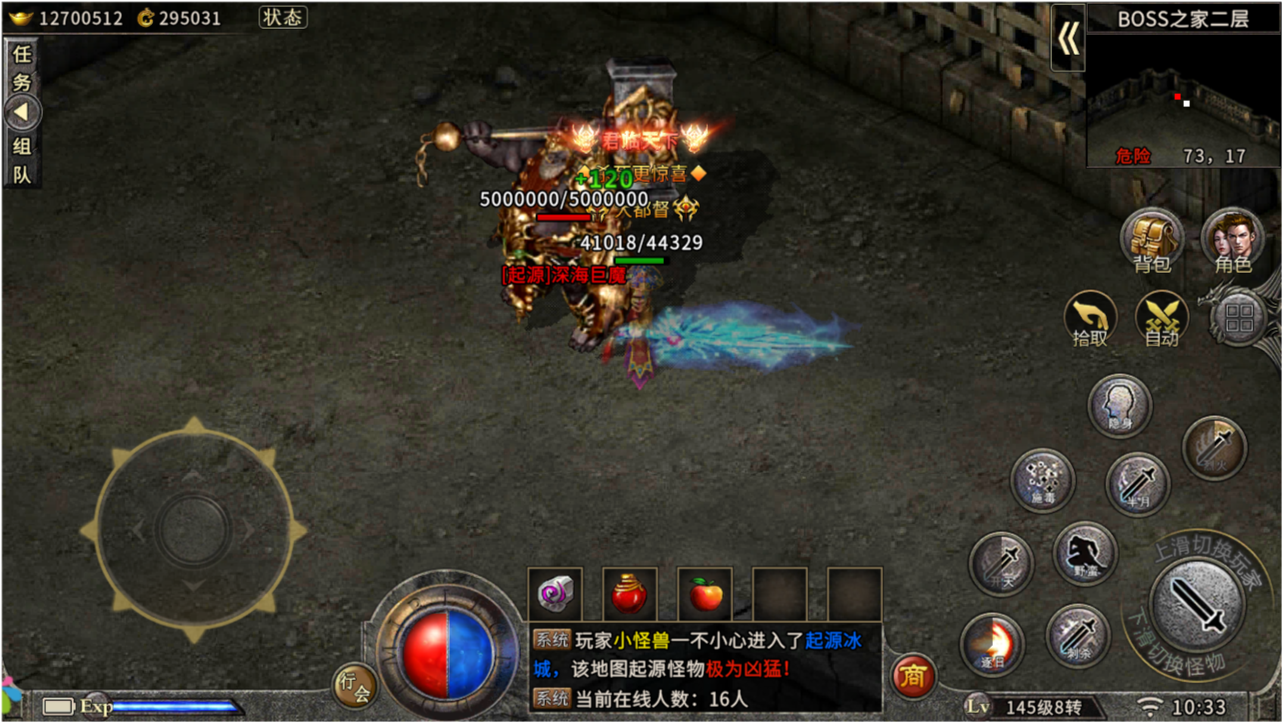Use the 烈火 flame sword skill
This screenshot has height=723, width=1283.
click(1215, 447)
